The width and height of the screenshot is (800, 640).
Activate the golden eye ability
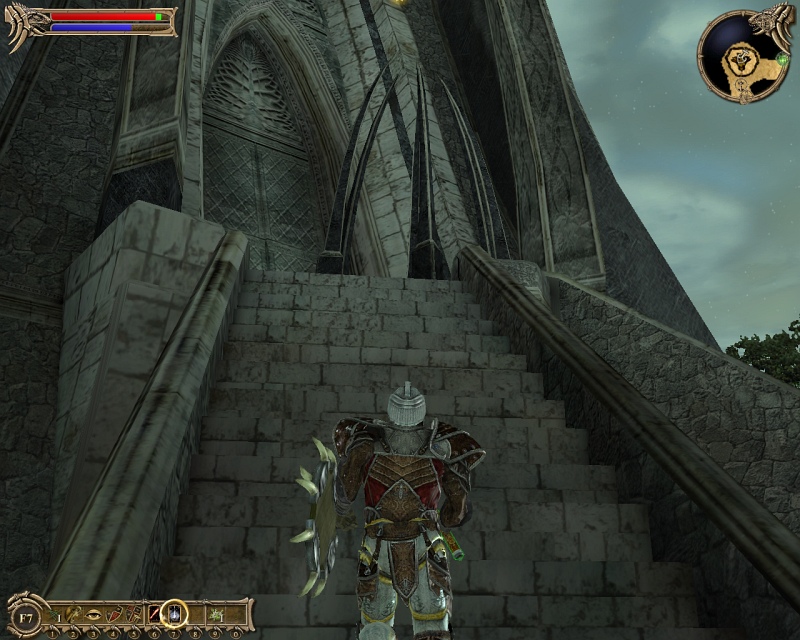[x=94, y=612]
